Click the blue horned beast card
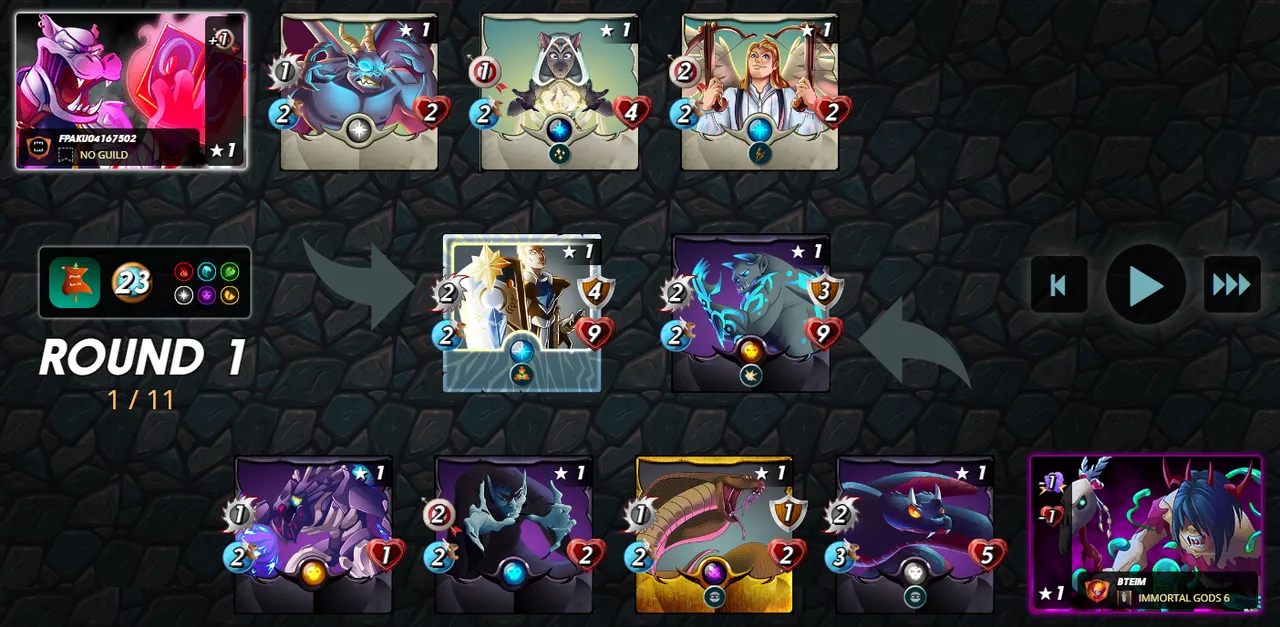This screenshot has height=627, width=1280. (359, 91)
